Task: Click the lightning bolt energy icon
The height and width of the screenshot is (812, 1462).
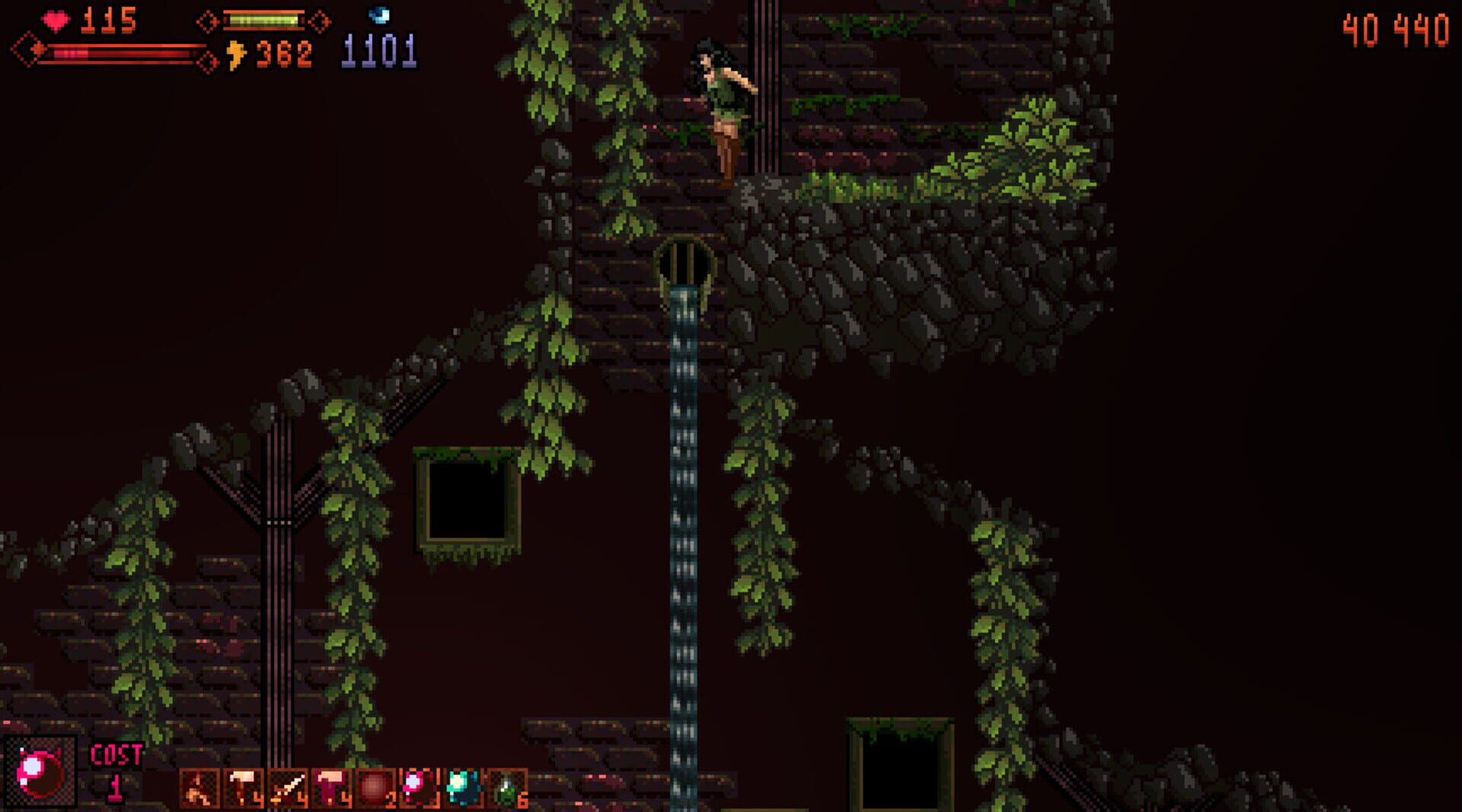Action: [236, 55]
